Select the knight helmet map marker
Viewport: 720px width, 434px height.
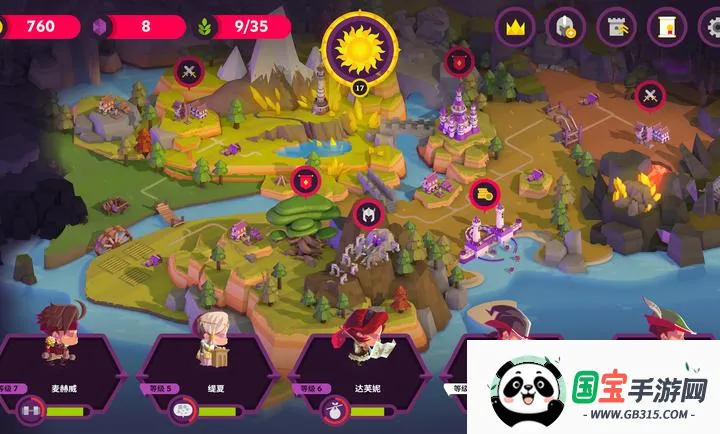pos(365,213)
